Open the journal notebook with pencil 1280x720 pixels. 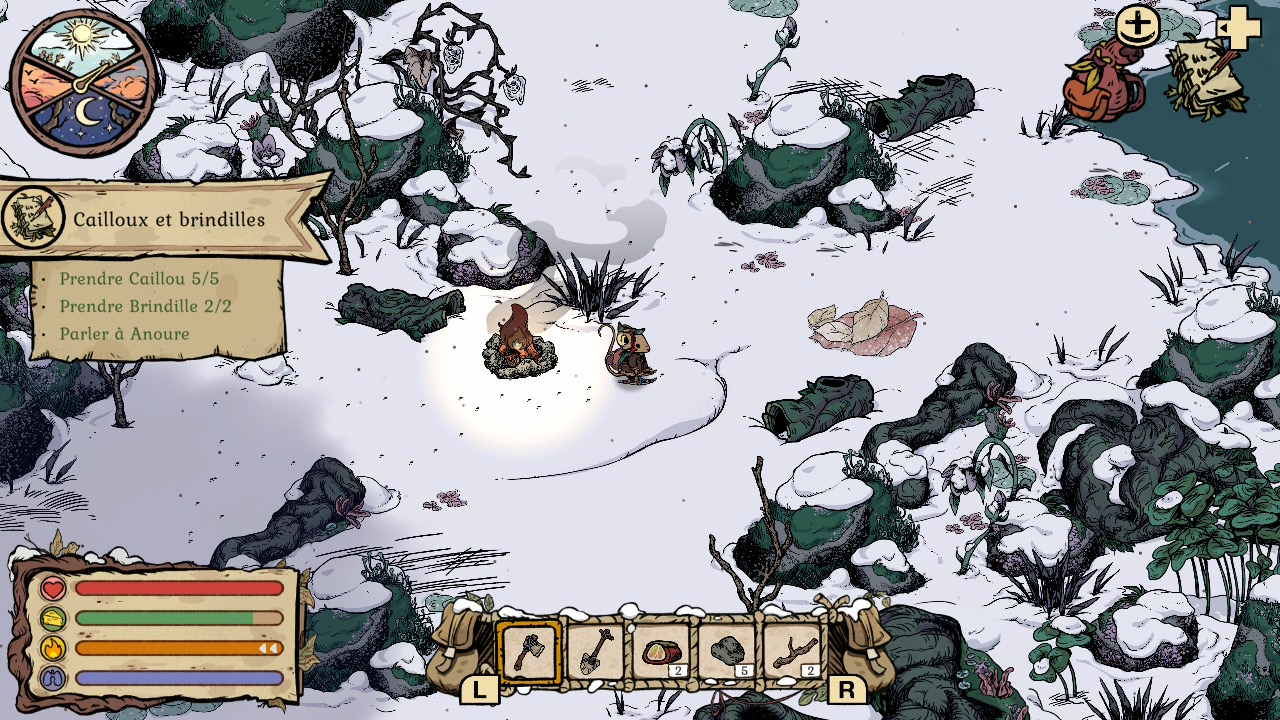pyautogui.click(x=1206, y=78)
